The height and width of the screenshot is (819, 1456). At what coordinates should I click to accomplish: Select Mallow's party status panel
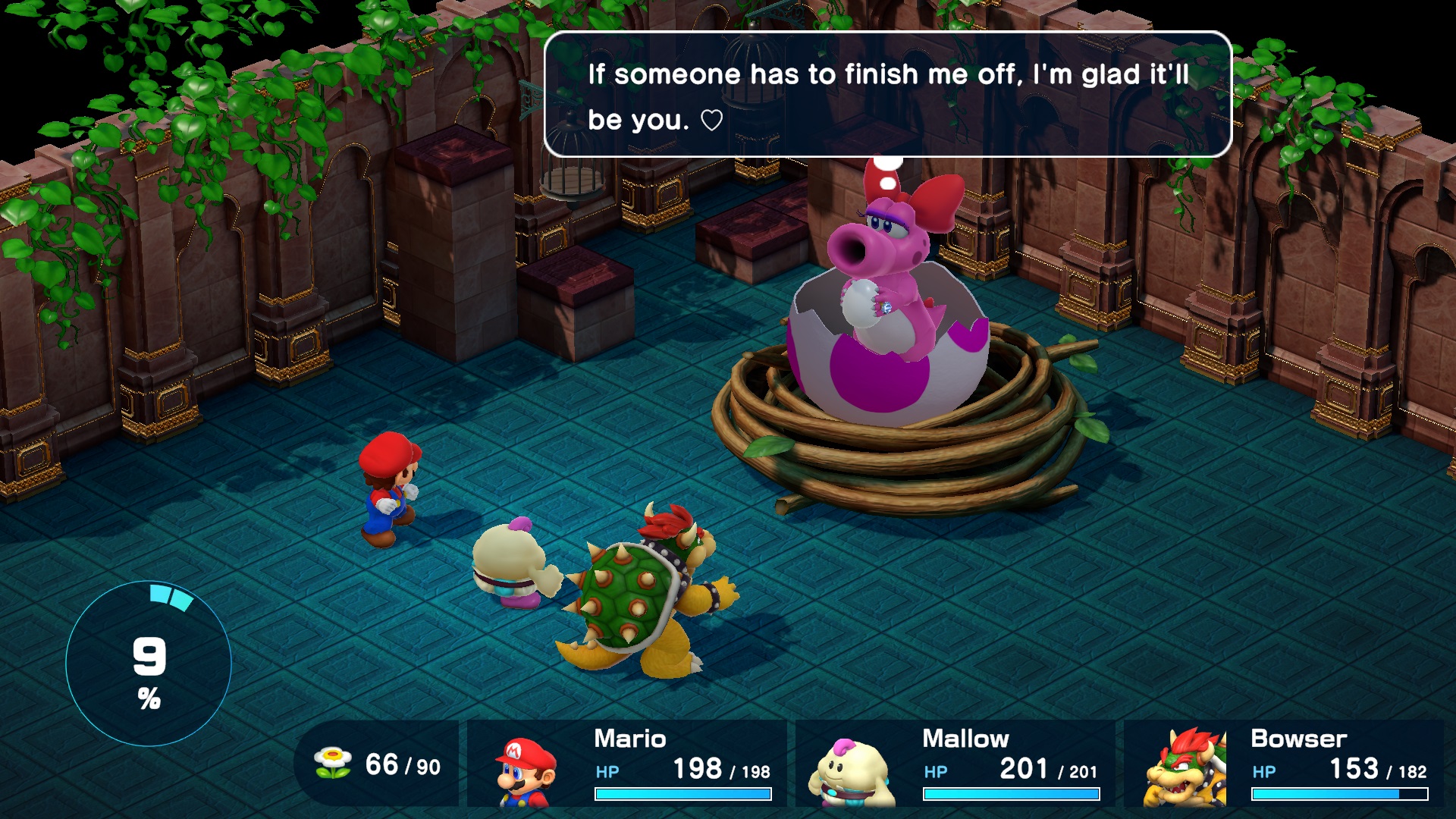tap(955, 764)
